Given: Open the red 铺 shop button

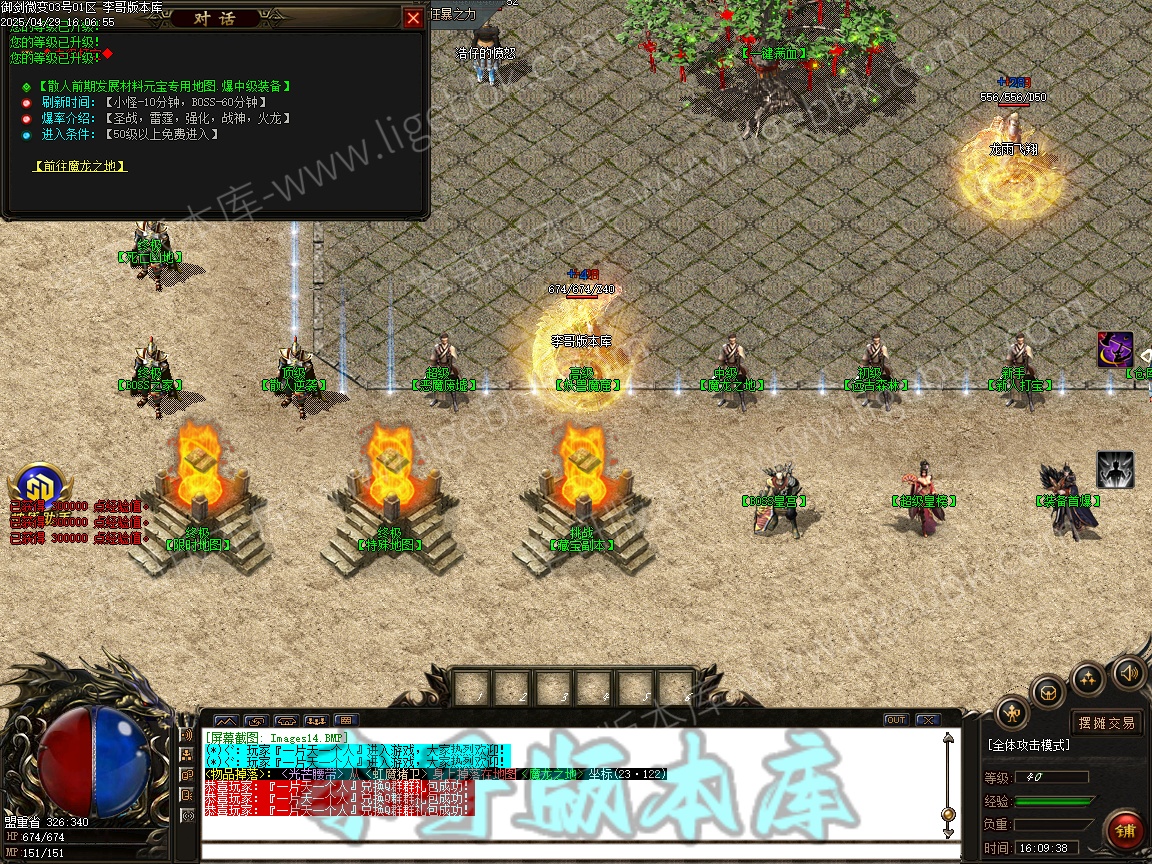Looking at the screenshot, I should (1126, 831).
